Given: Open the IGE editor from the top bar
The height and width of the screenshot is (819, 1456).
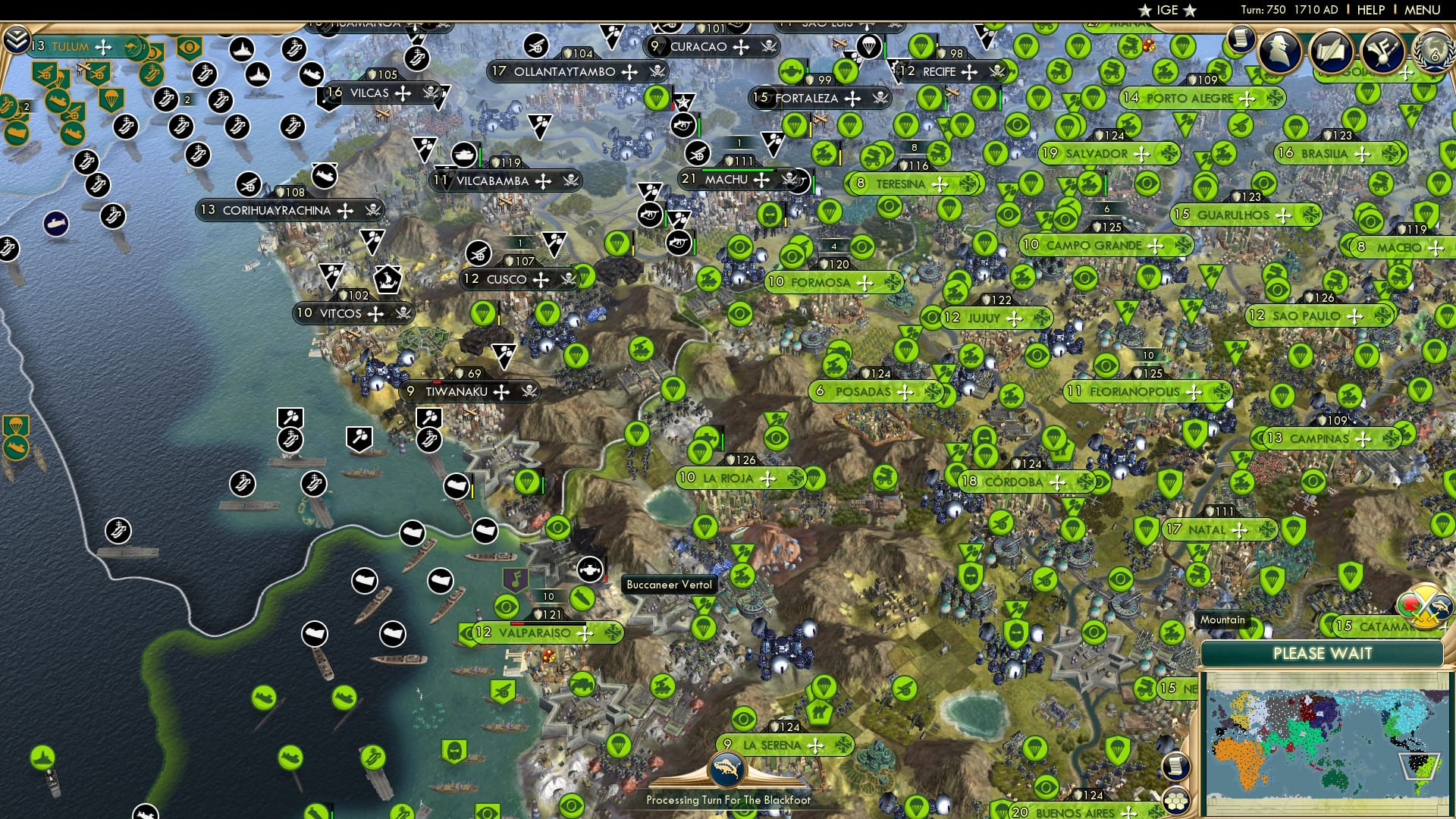Looking at the screenshot, I should (1169, 11).
